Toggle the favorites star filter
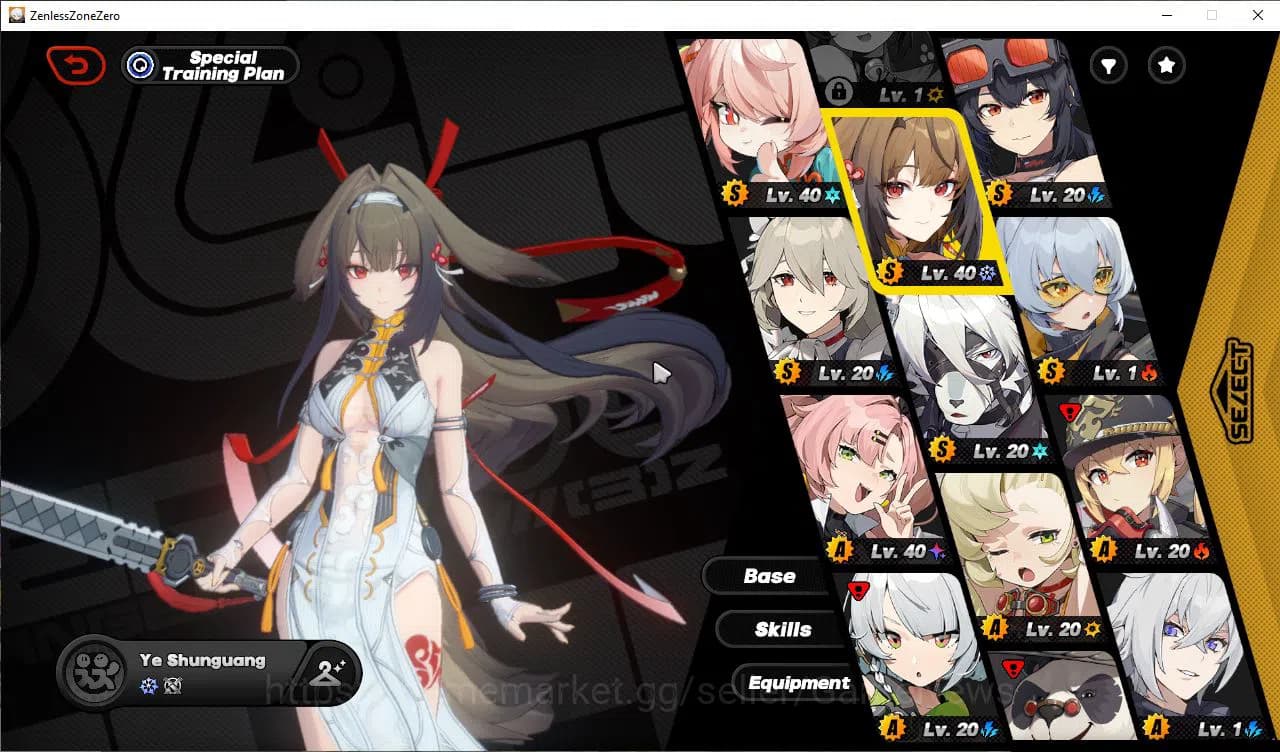Image resolution: width=1280 pixels, height=752 pixels. pos(1166,65)
